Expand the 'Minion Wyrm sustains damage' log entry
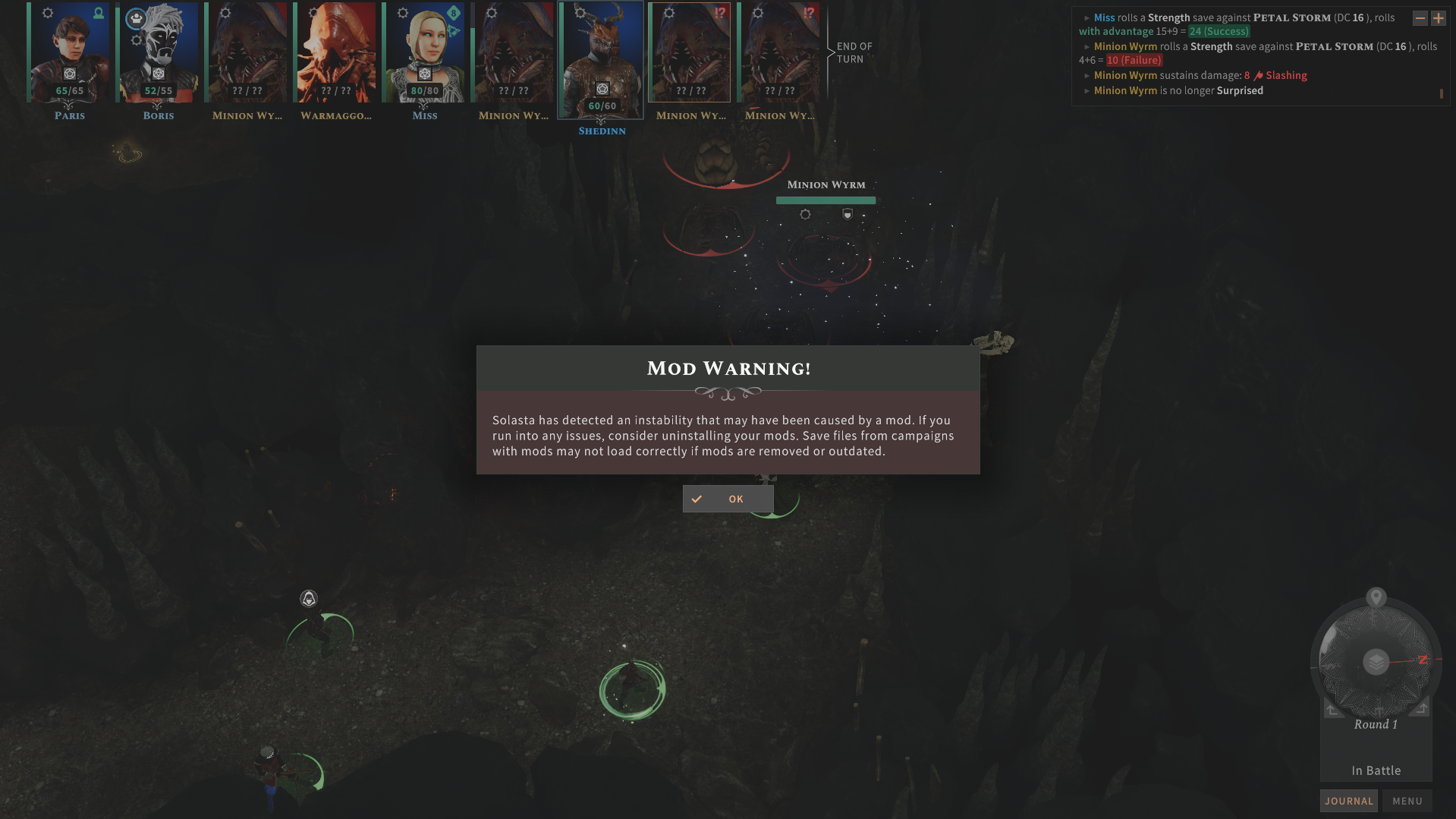Image resolution: width=1456 pixels, height=819 pixels. (1086, 75)
